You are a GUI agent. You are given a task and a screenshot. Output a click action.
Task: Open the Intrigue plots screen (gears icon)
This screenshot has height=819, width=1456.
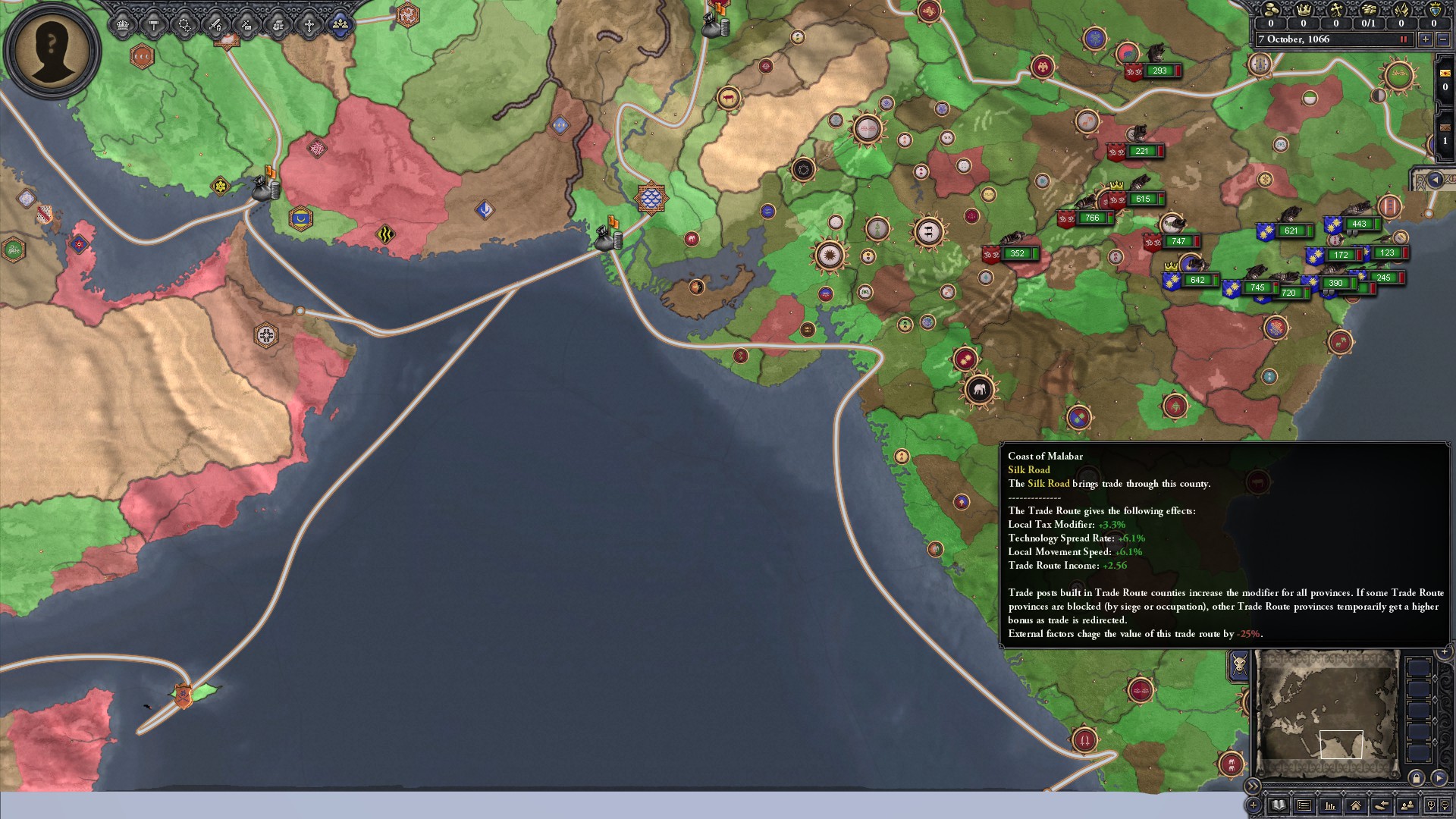pos(184,24)
